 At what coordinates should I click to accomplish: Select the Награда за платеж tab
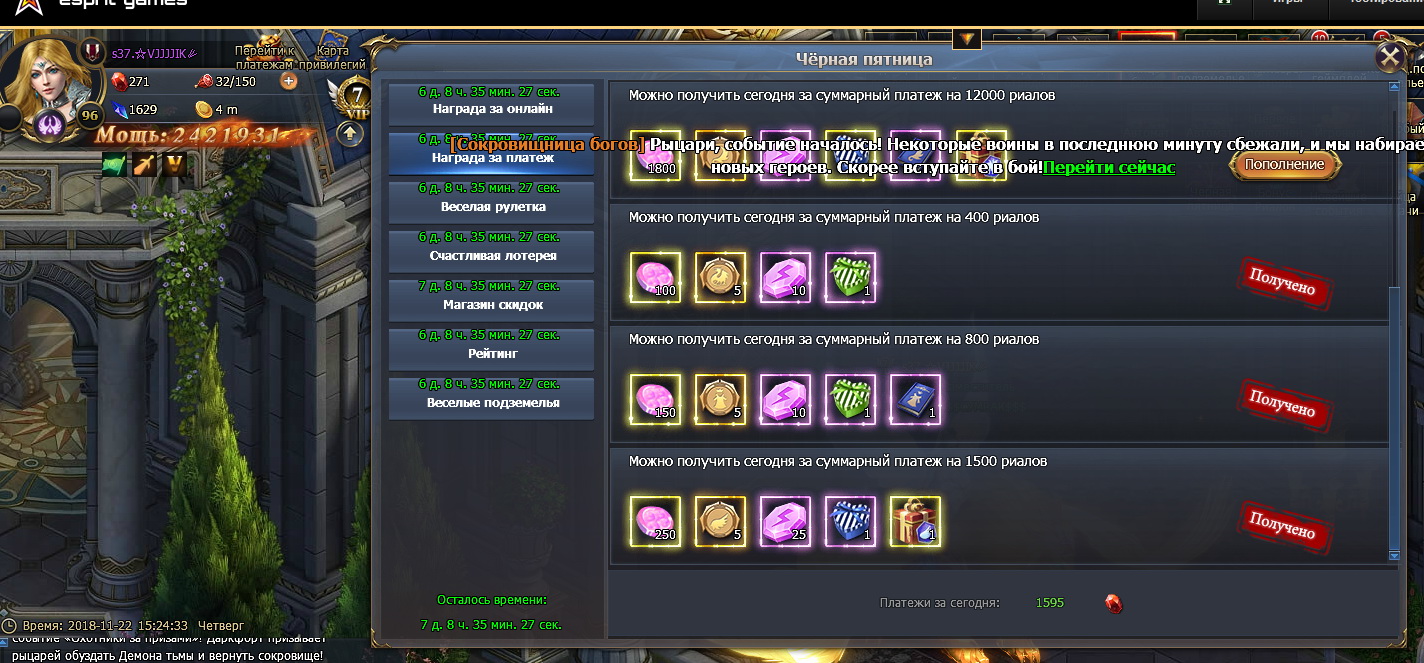pyautogui.click(x=492, y=152)
